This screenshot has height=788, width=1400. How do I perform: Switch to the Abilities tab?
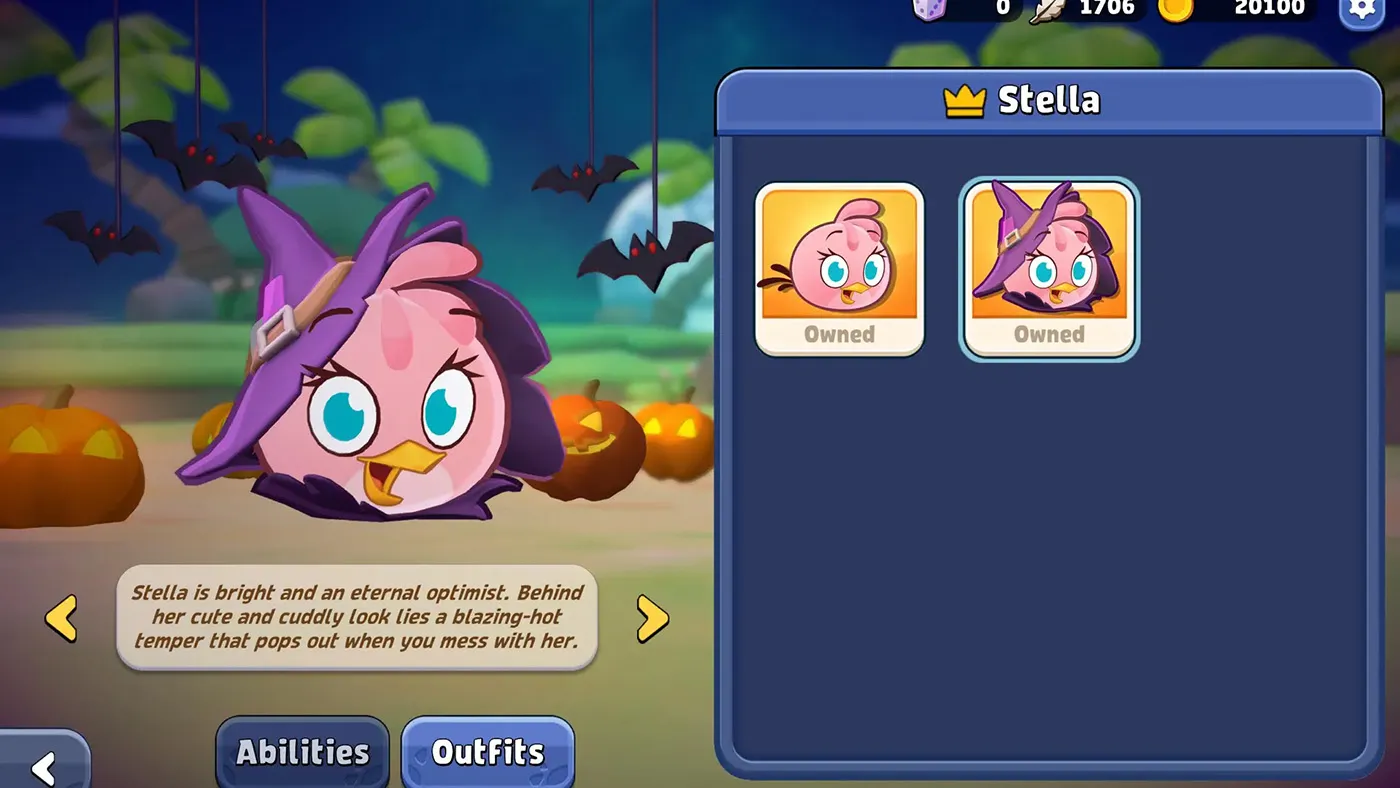click(302, 752)
